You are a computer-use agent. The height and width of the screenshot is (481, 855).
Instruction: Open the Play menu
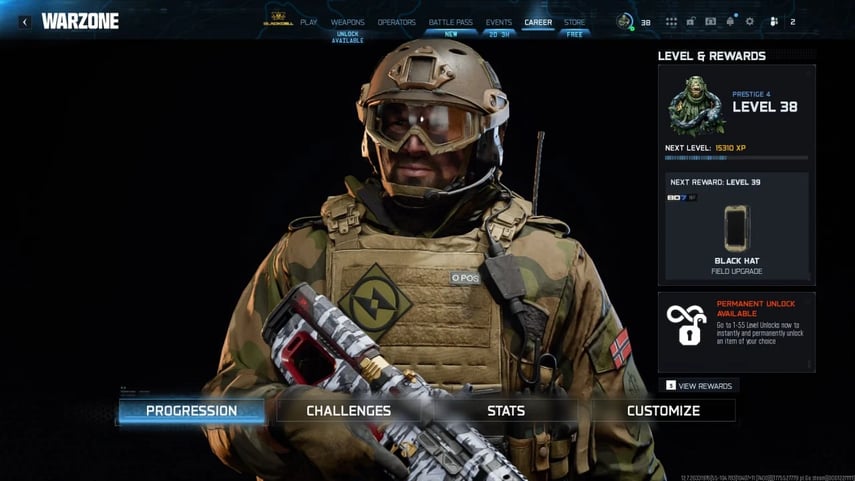(309, 22)
